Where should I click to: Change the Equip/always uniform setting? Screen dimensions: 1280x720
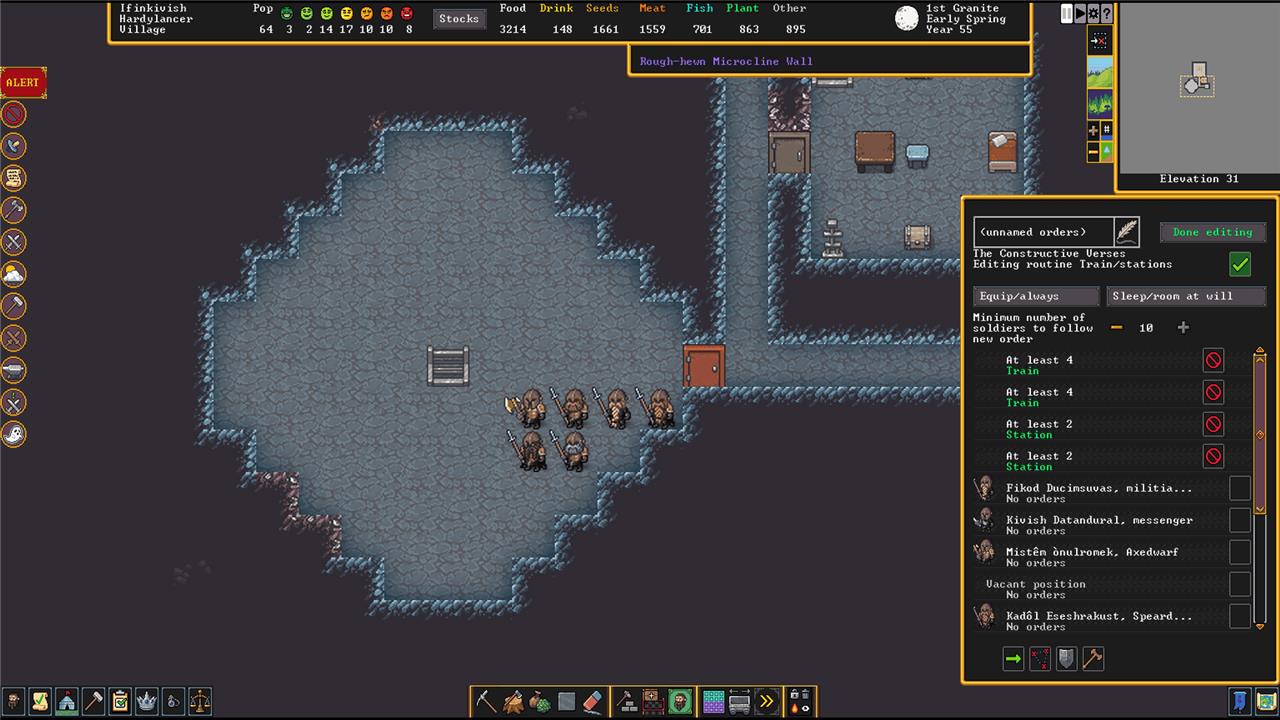click(x=1036, y=296)
